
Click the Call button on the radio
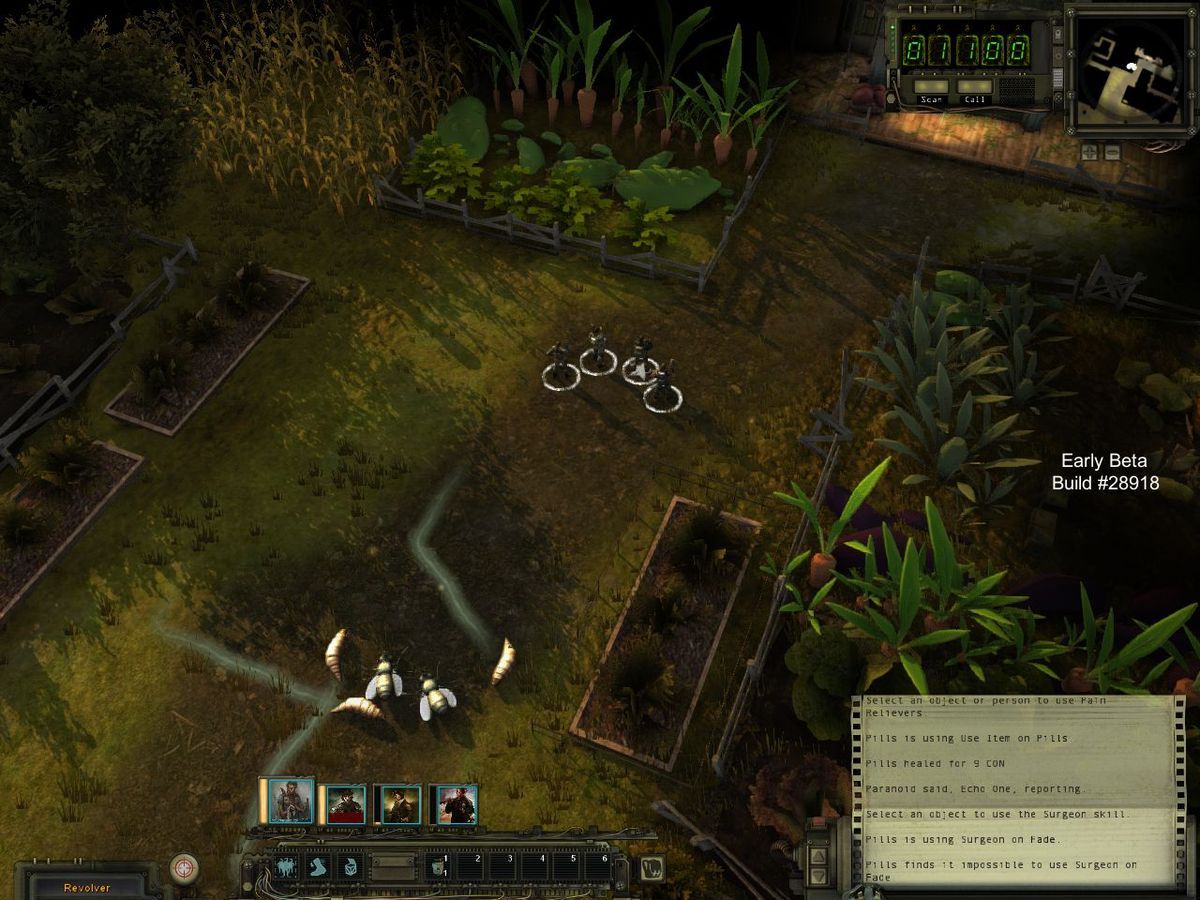tap(974, 87)
